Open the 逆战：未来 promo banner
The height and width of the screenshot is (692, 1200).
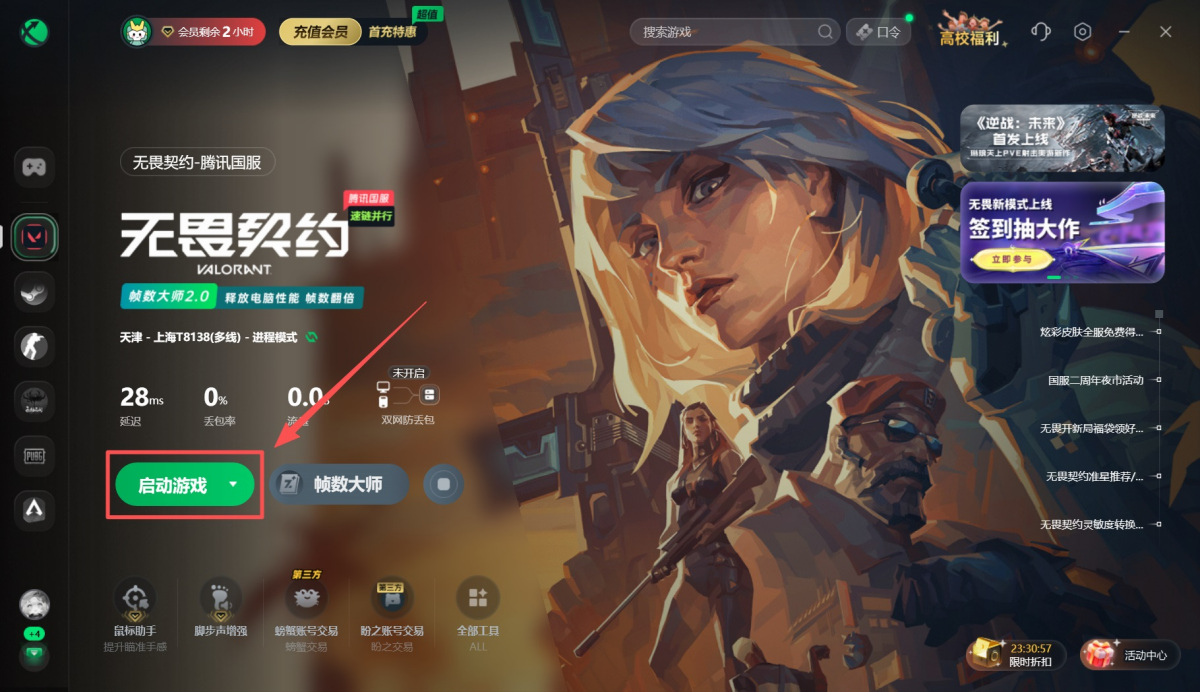pos(1062,138)
